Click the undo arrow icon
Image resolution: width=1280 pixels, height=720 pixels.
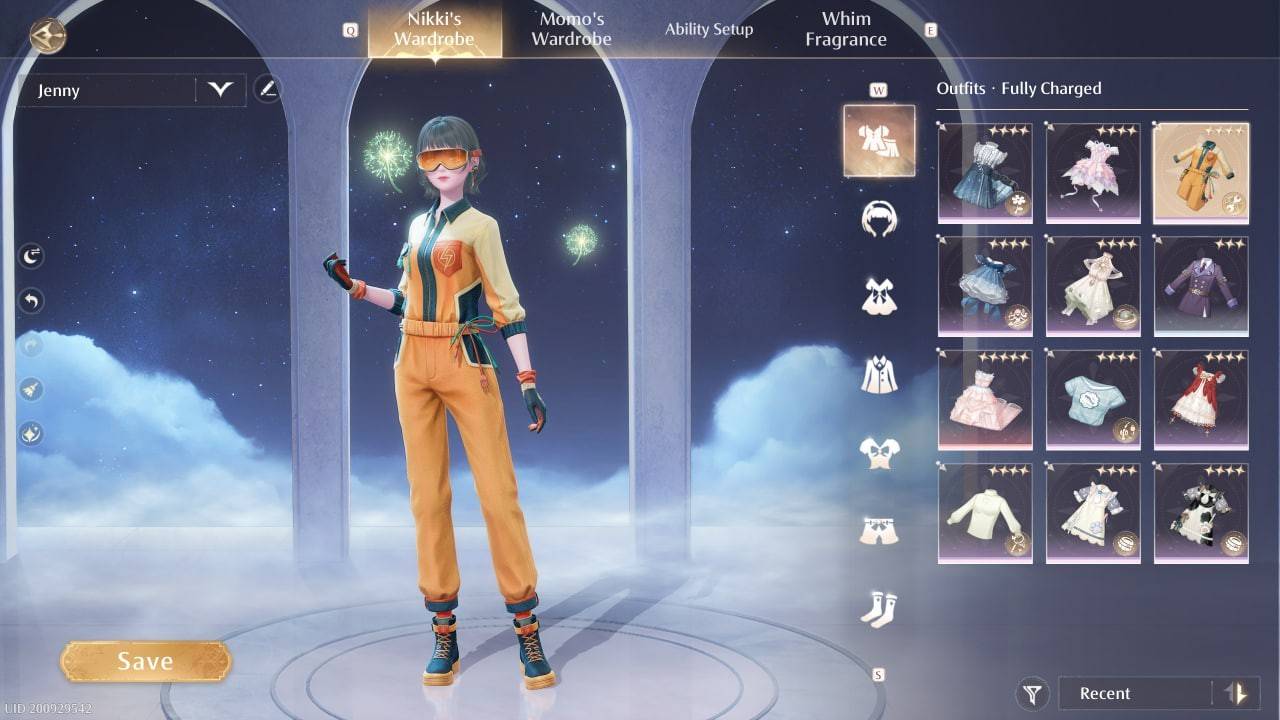tap(31, 300)
